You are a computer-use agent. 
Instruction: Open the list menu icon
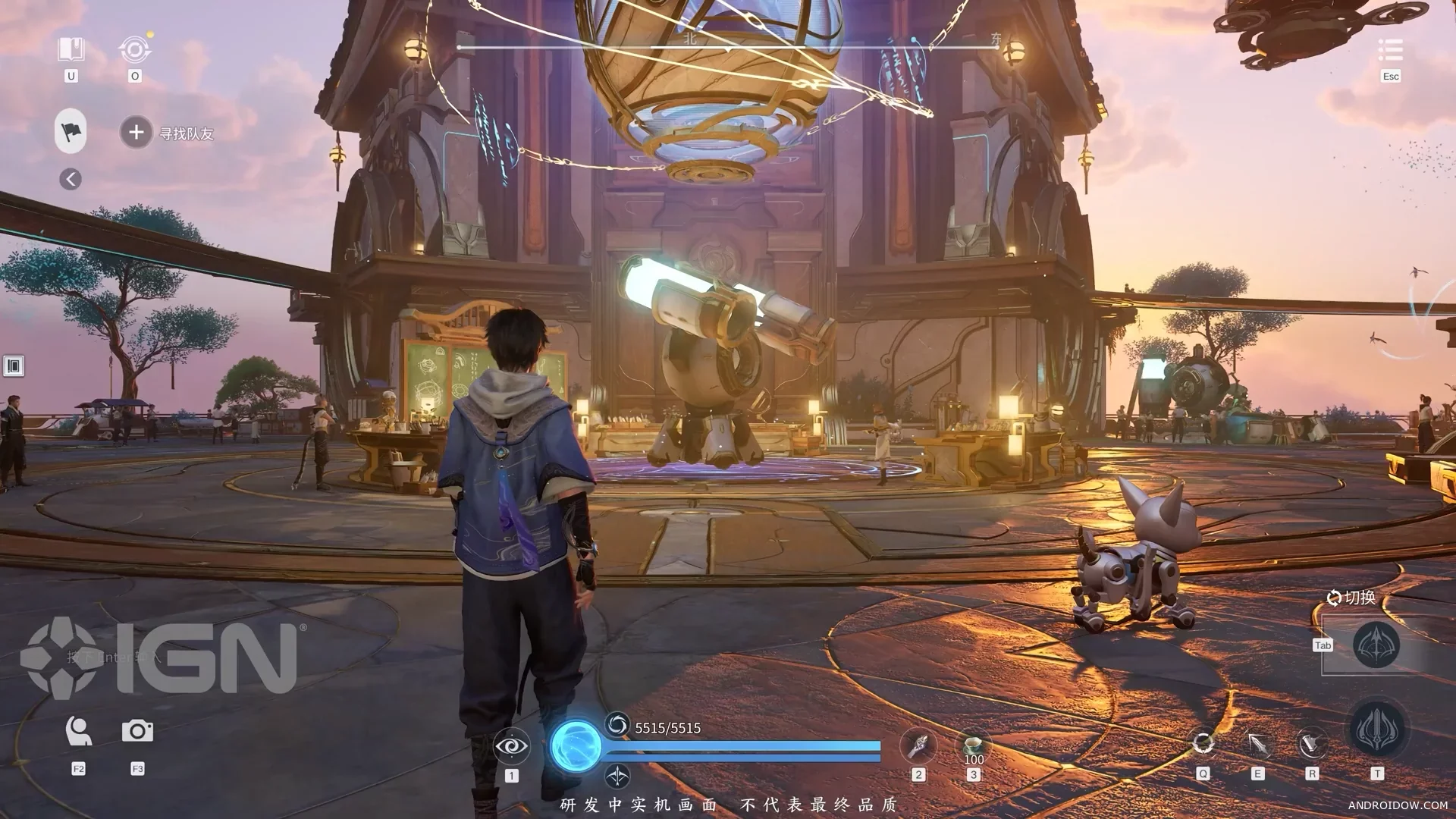point(1390,50)
